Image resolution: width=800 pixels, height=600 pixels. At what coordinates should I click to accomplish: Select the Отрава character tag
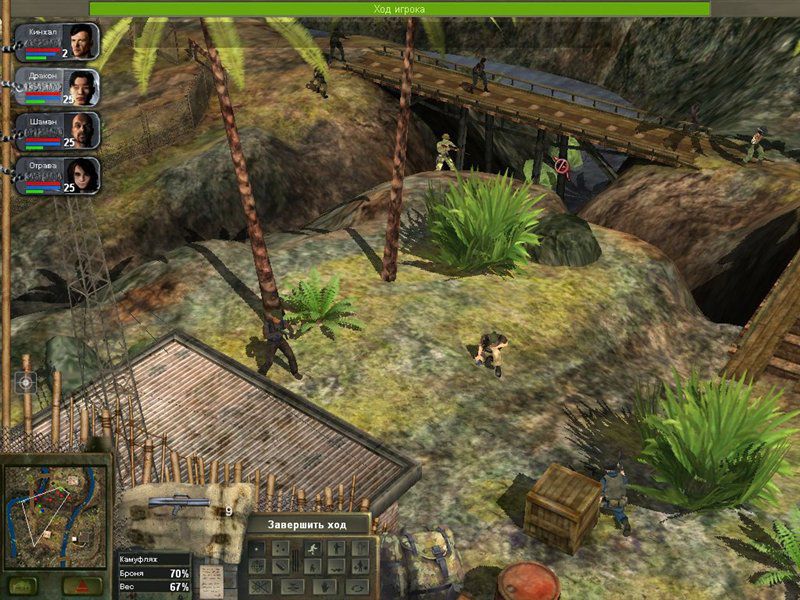(x=58, y=175)
